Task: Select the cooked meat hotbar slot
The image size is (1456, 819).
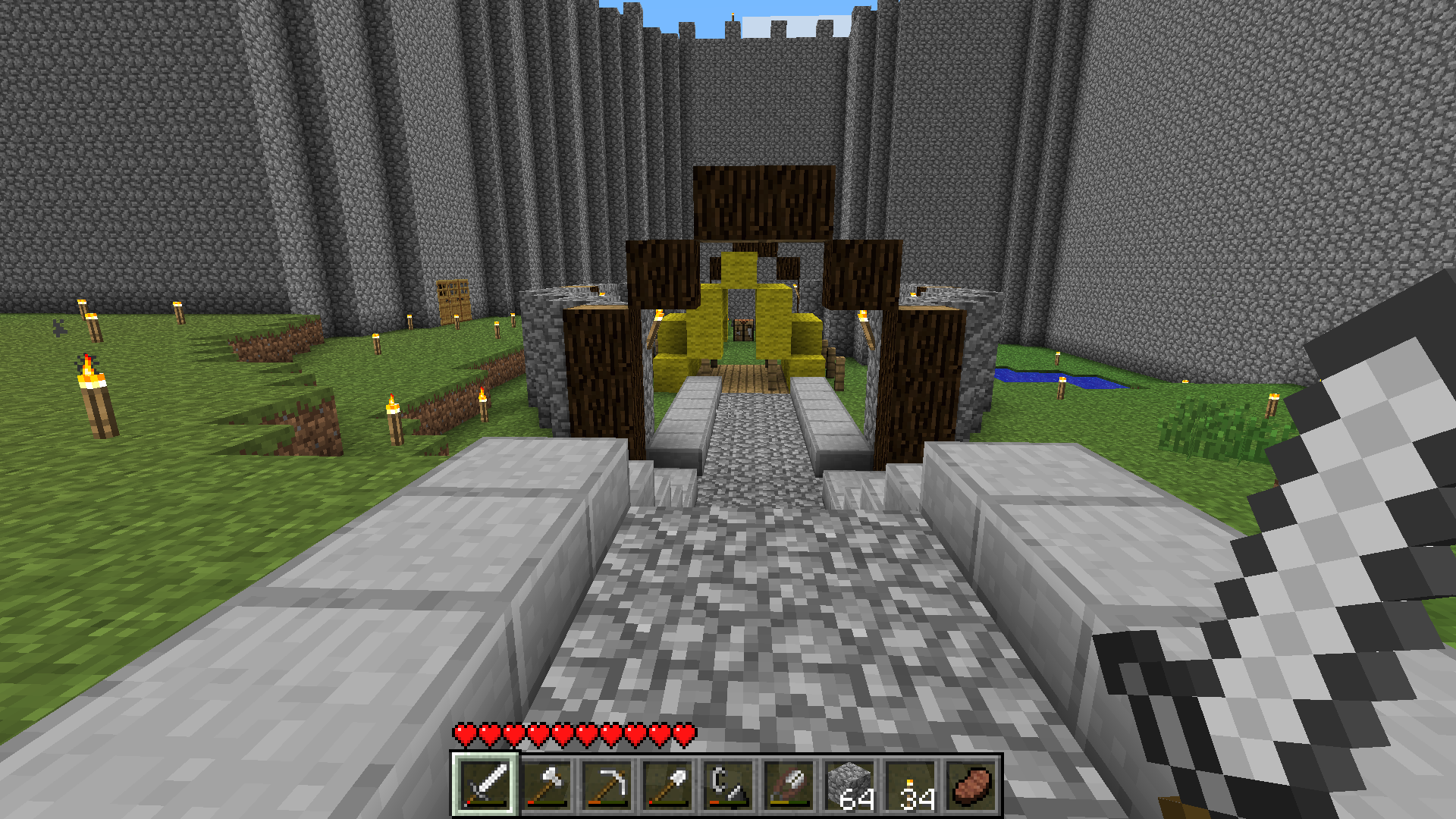Action: click(971, 785)
